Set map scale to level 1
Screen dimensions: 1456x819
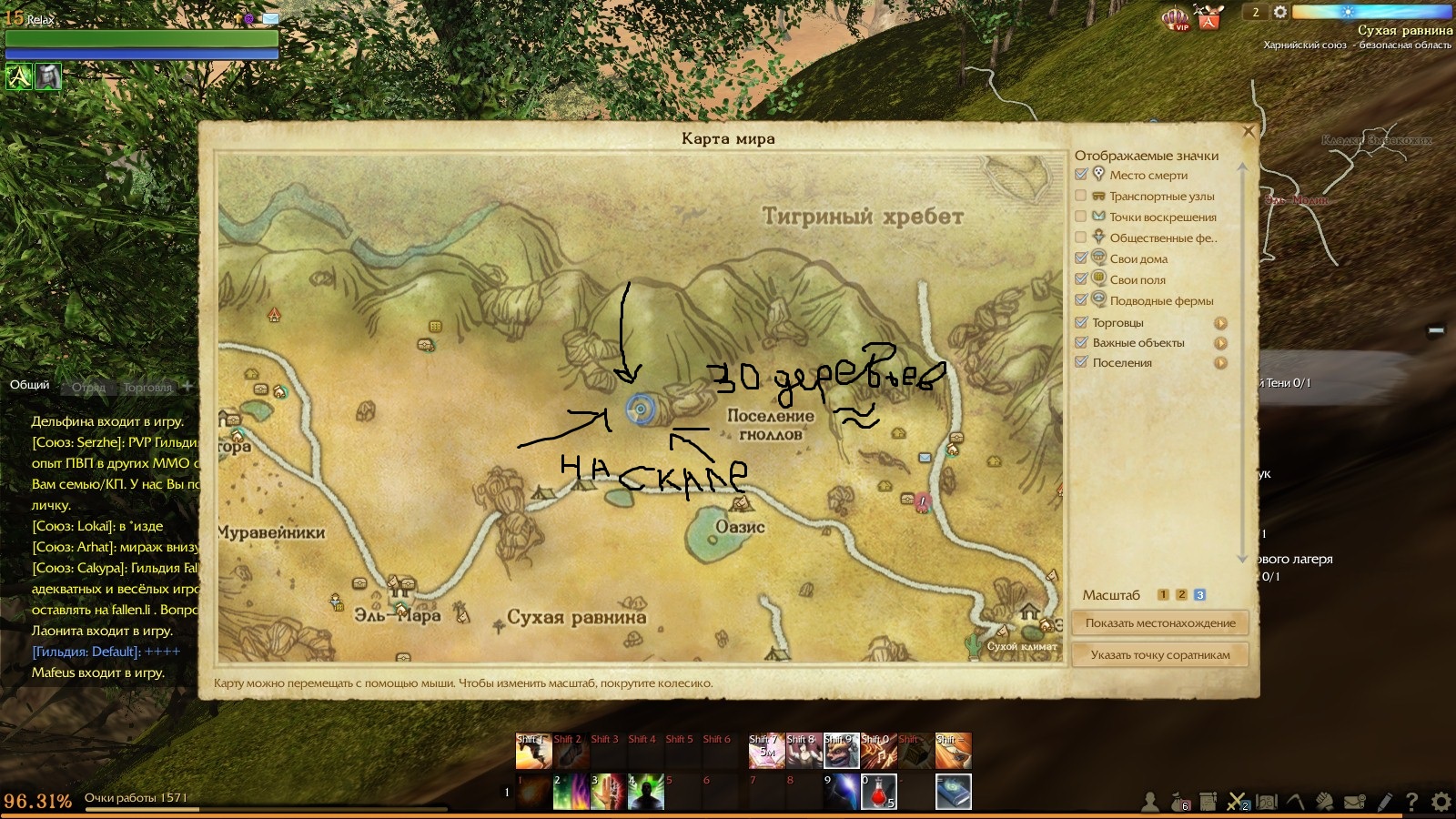(1163, 595)
